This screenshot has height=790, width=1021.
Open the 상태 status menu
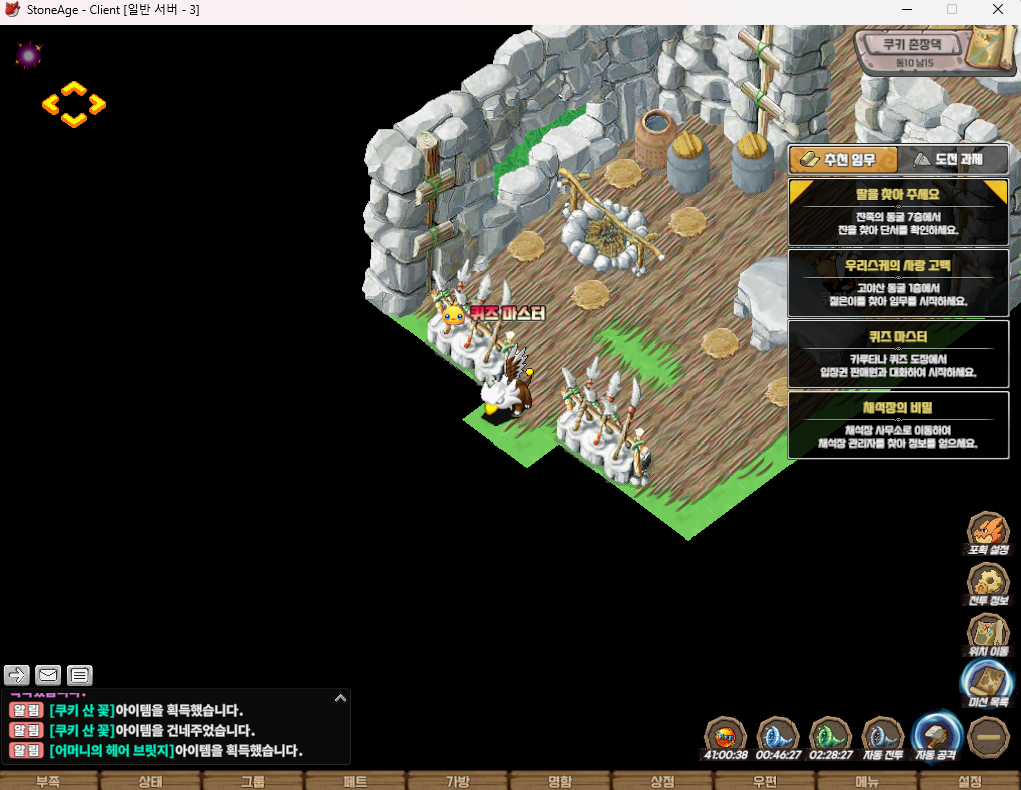150,781
